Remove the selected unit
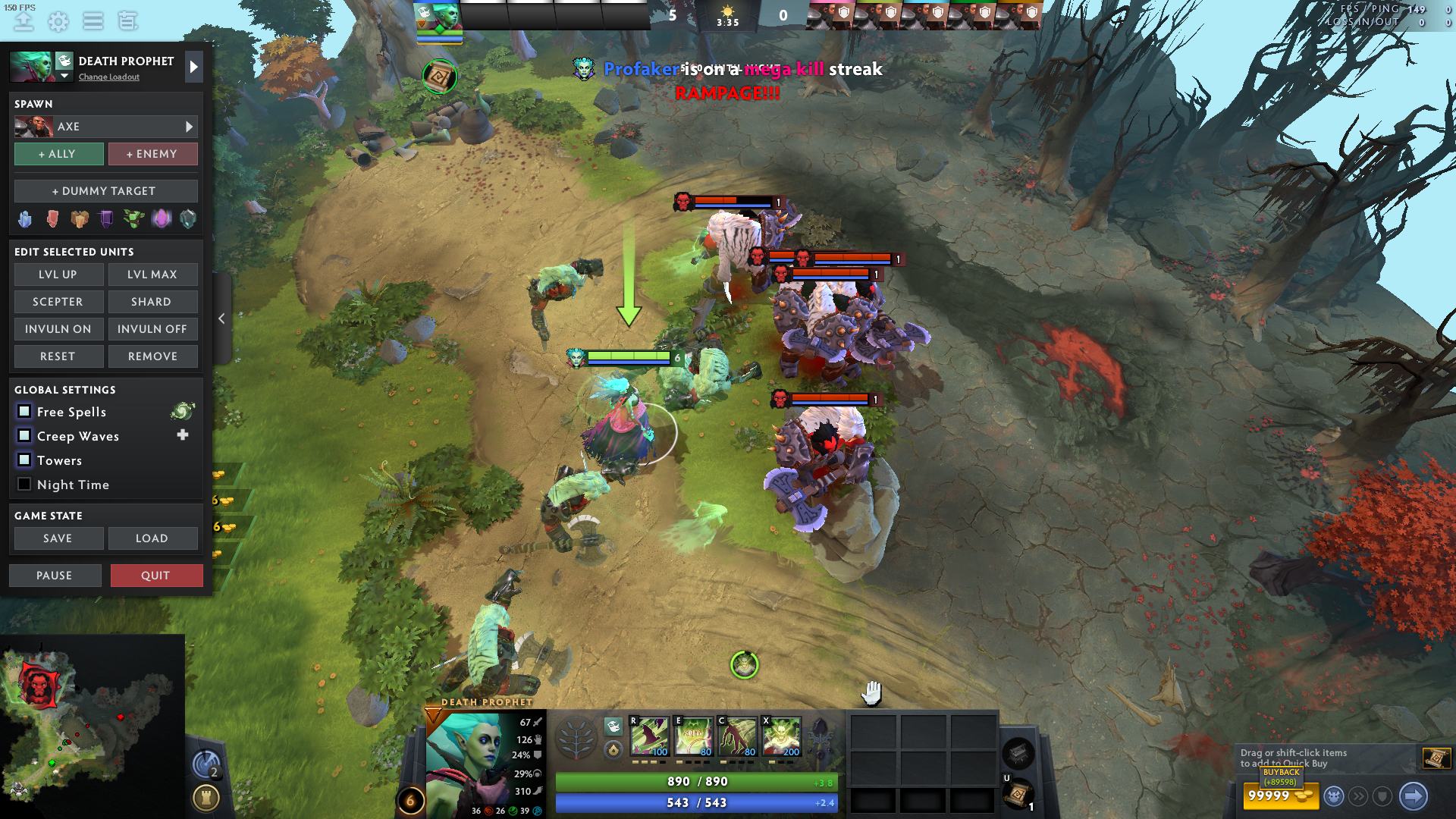 [152, 356]
